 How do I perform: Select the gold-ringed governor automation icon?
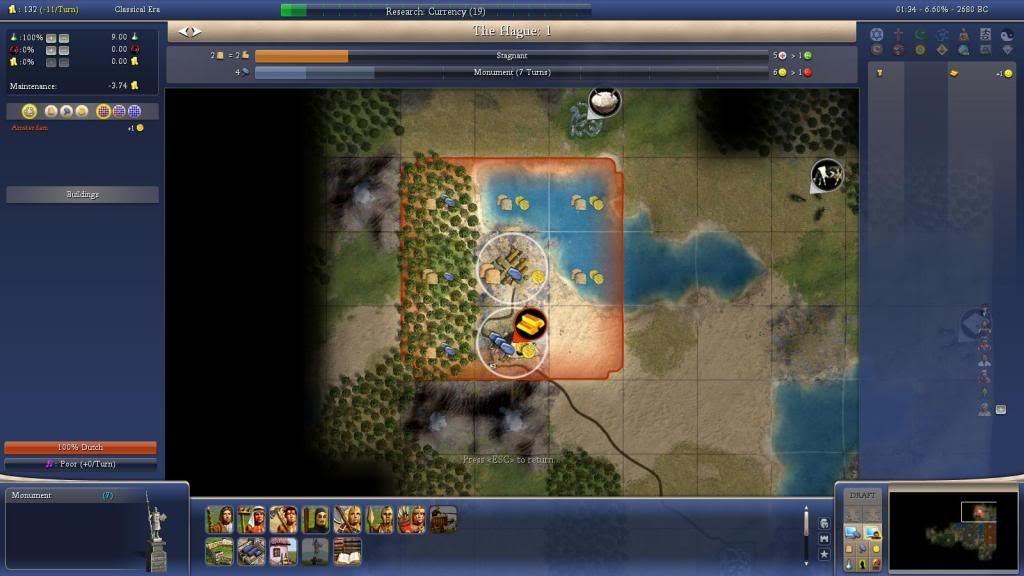29,111
